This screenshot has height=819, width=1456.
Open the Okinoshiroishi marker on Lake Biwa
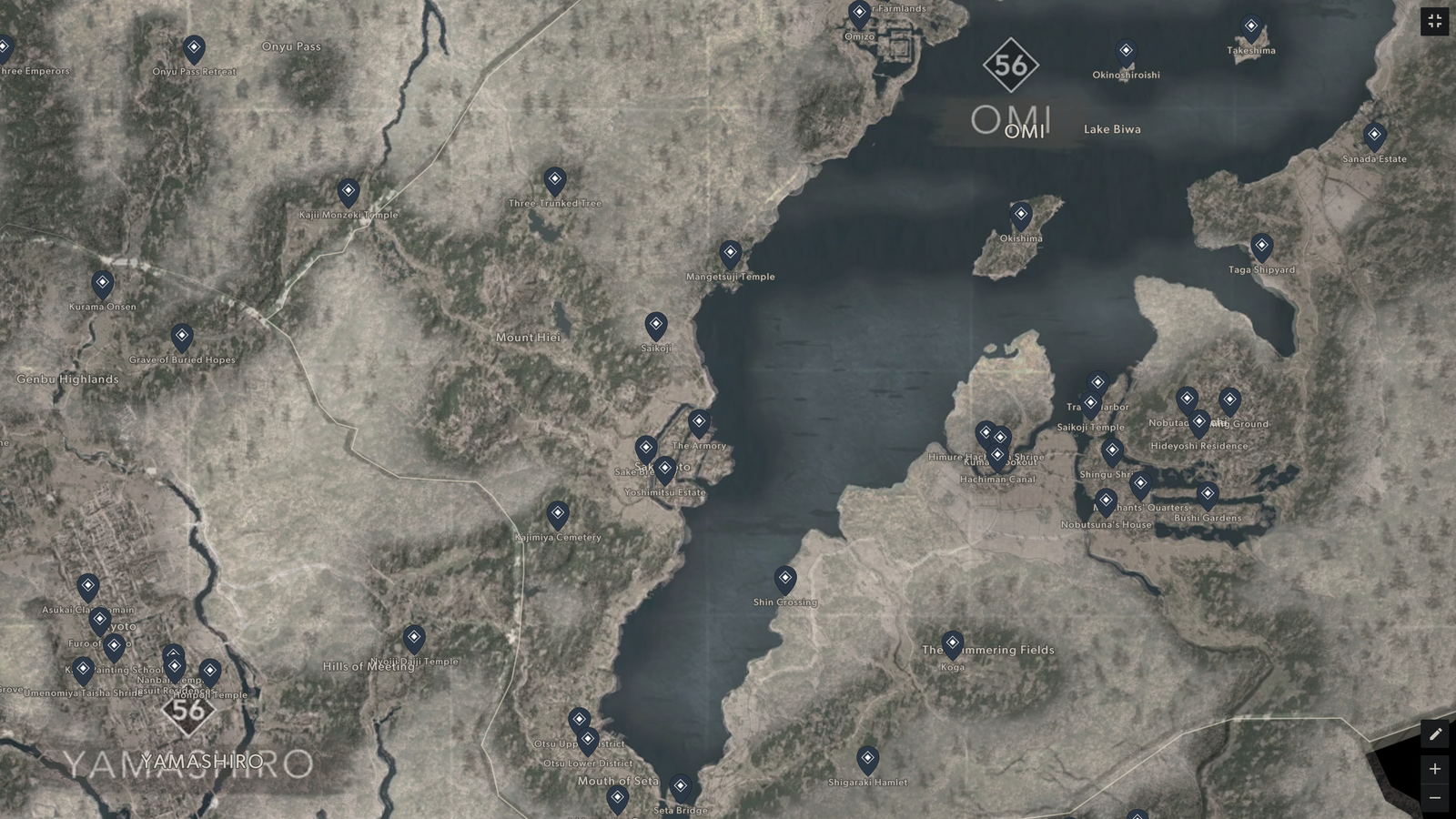pyautogui.click(x=1126, y=51)
